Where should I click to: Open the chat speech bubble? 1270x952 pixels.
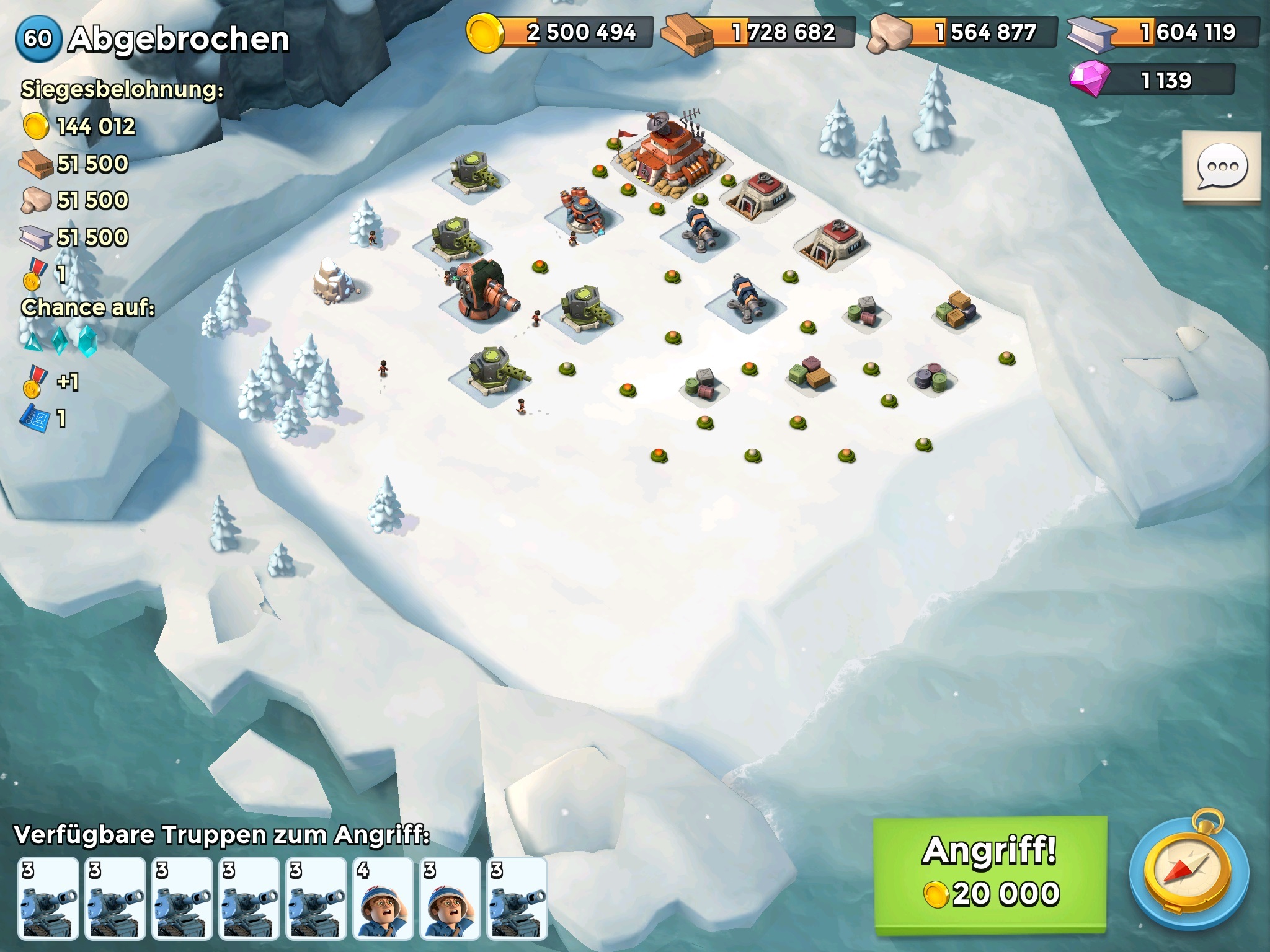tap(1222, 167)
